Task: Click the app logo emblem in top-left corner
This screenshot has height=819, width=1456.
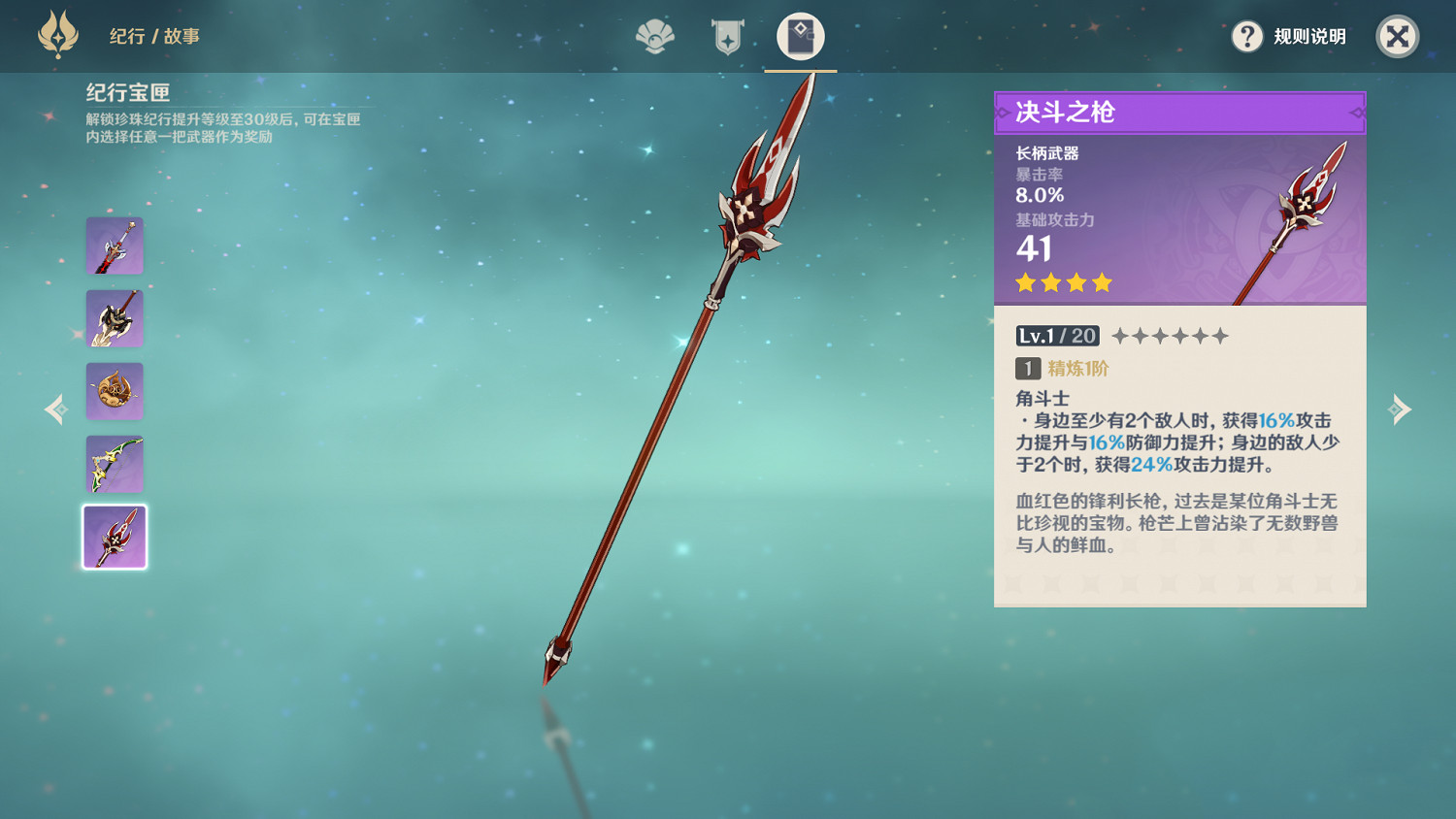Action: (x=56, y=35)
